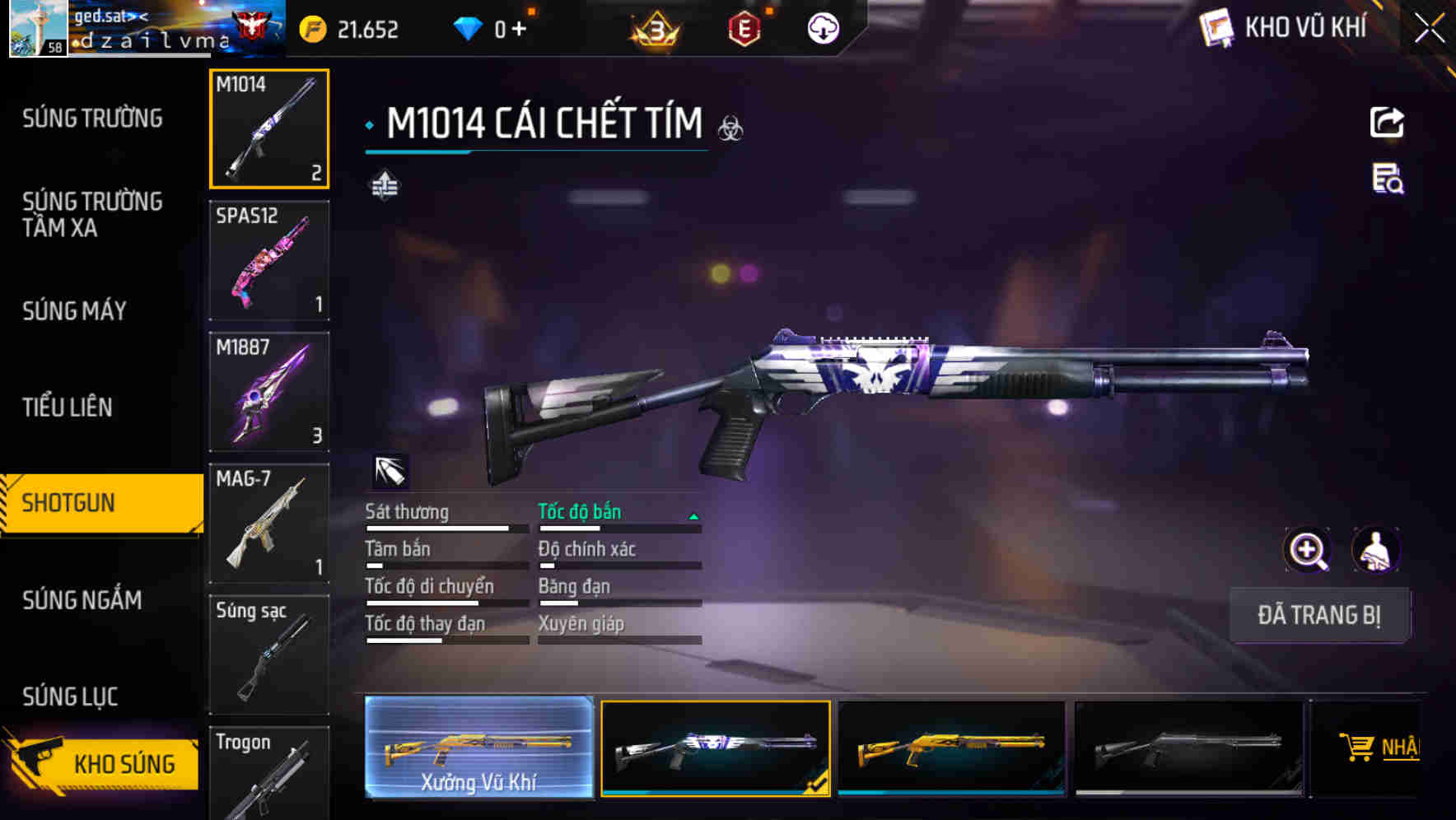Open the share icon for the M1014 skin
The width and height of the screenshot is (1456, 820).
pos(1388,122)
